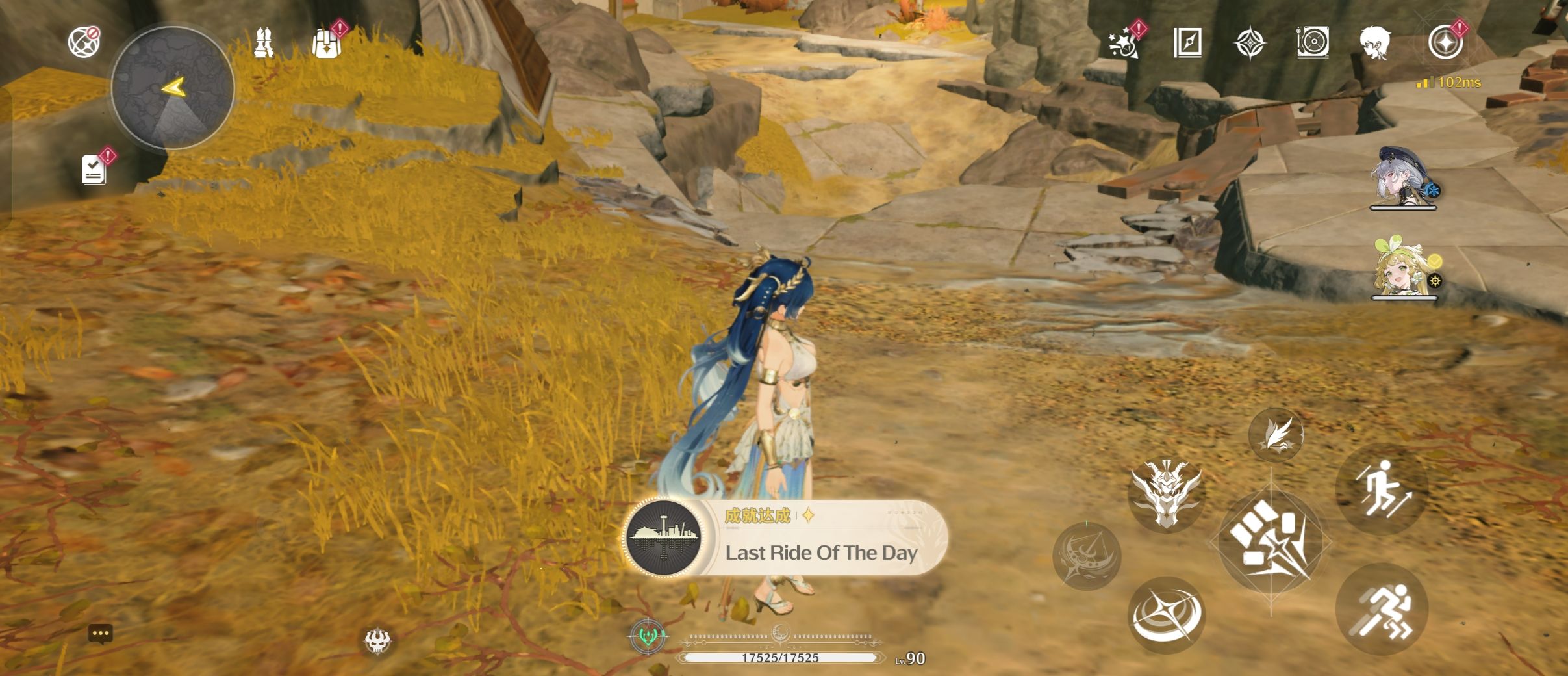The image size is (1568, 676).
Task: Activate the horned dragon echo skill
Action: pos(1167,495)
